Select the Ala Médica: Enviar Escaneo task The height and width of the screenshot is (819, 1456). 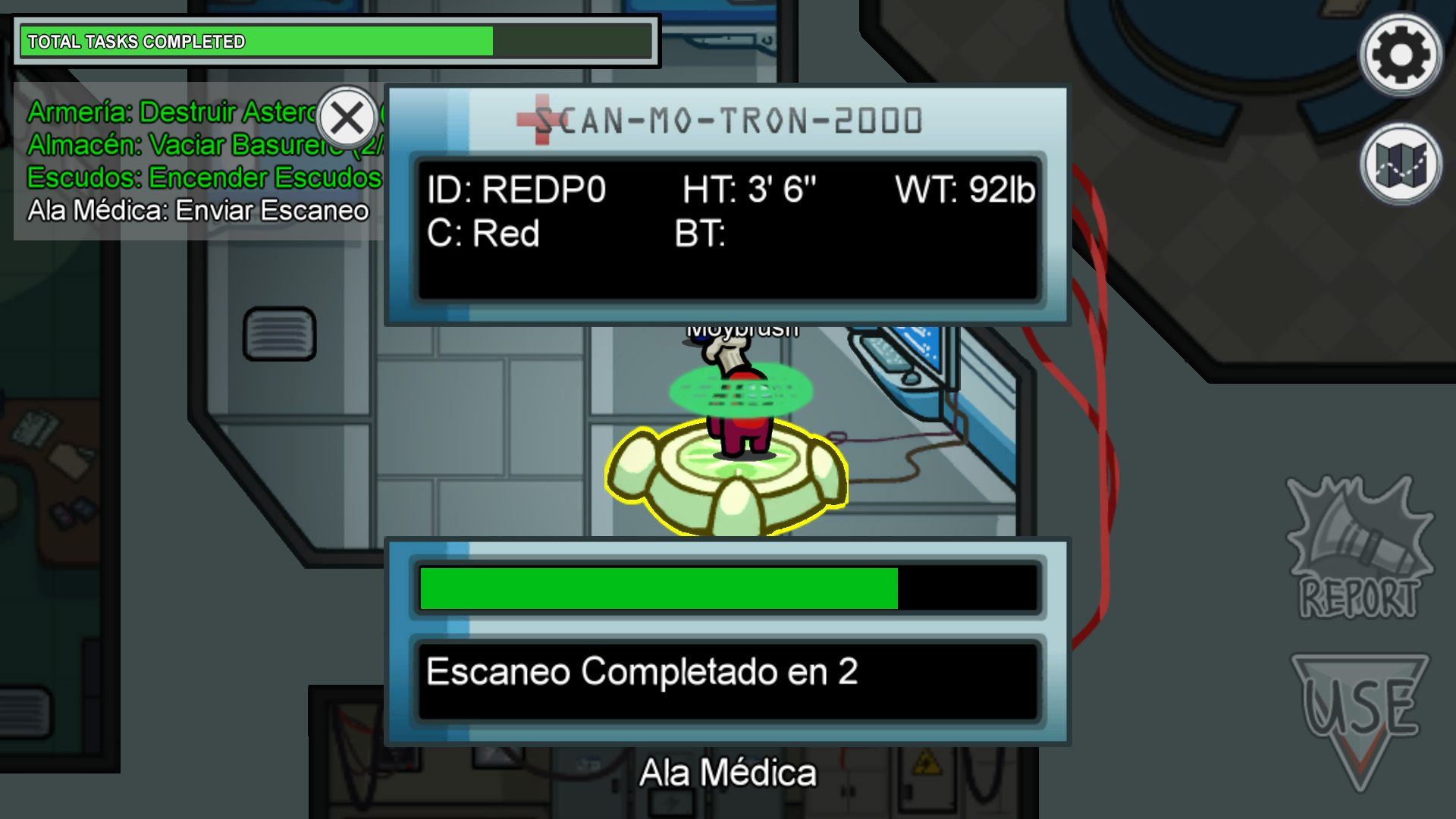pos(198,211)
